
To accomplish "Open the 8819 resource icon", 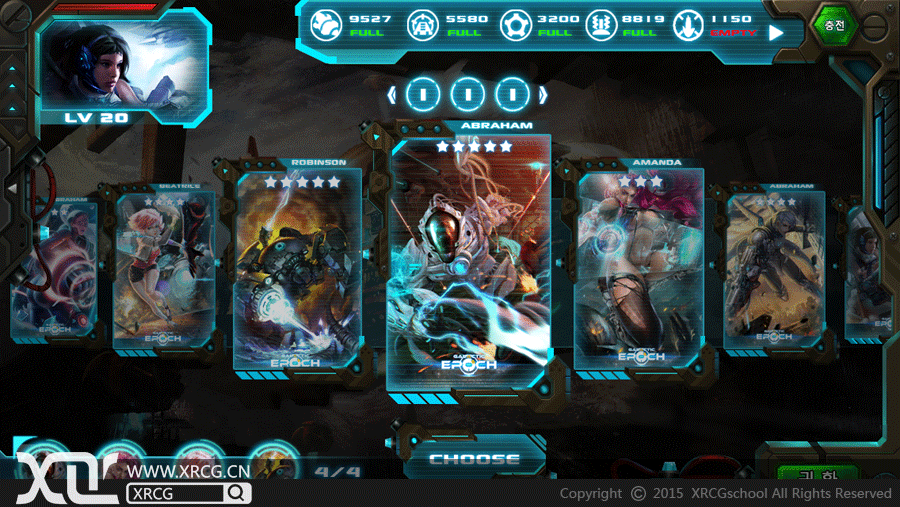I will click(x=601, y=24).
